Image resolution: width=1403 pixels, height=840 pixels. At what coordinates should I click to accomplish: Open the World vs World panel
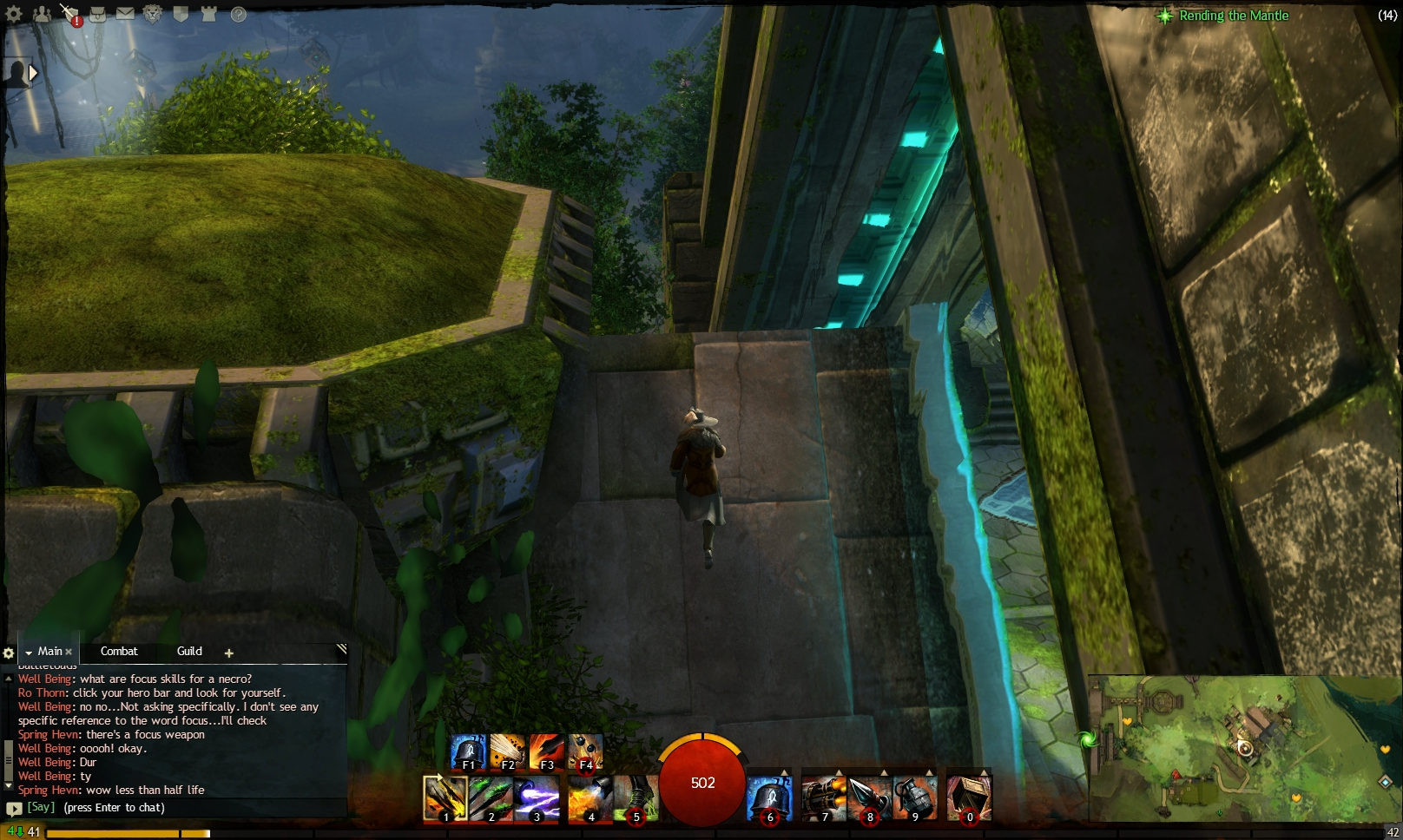click(x=207, y=15)
